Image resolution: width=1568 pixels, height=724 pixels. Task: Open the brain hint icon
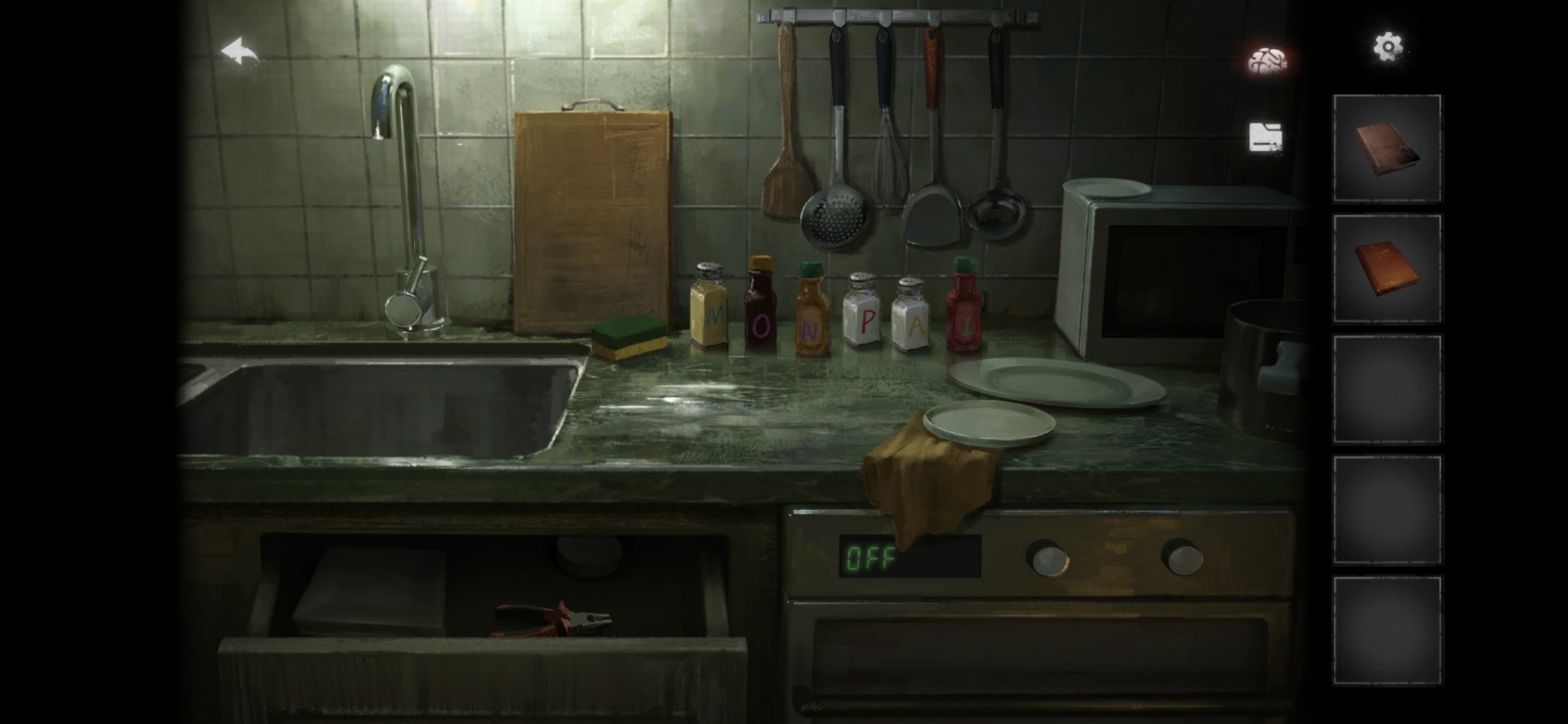[1266, 61]
